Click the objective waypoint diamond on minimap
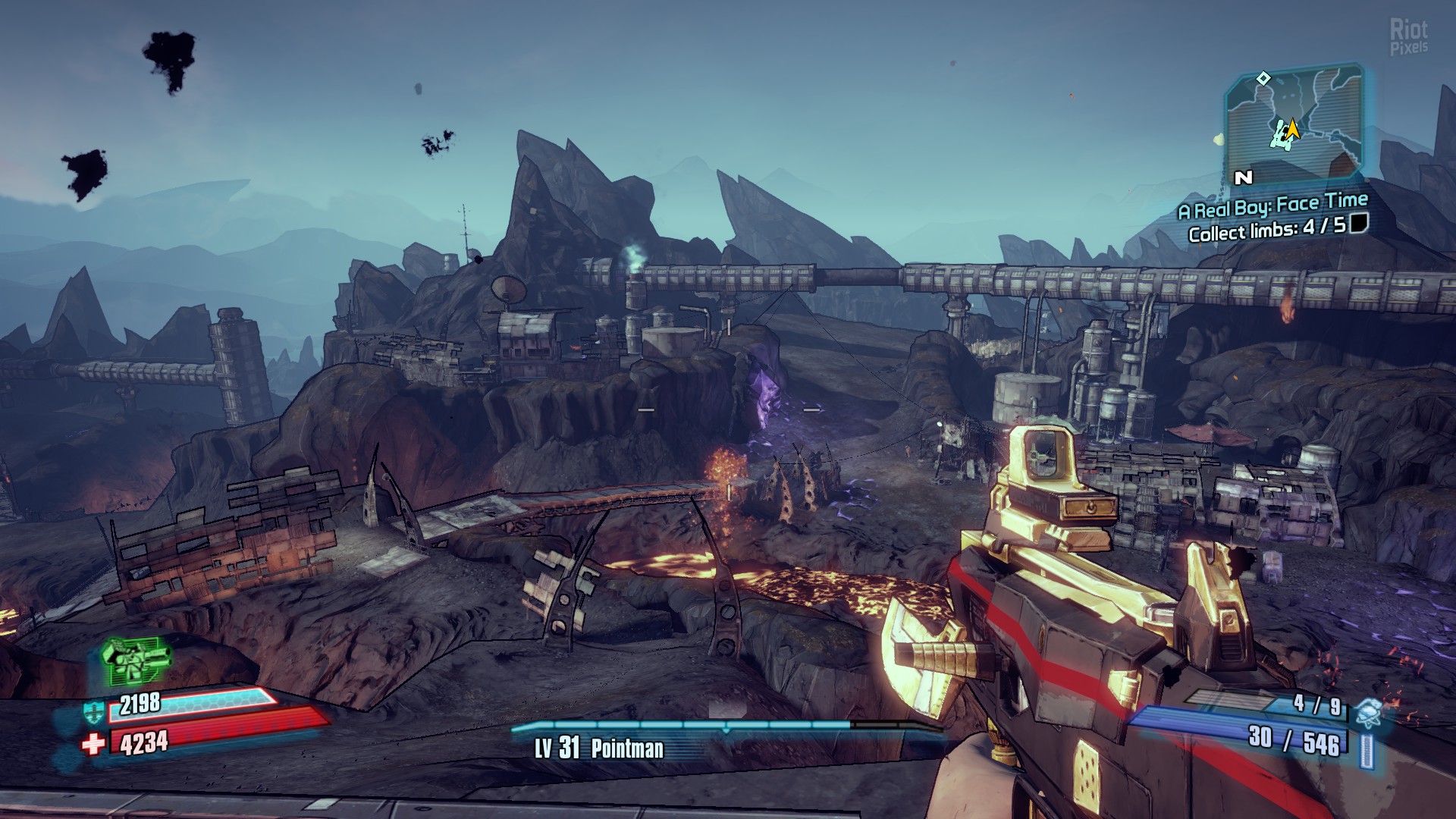The width and height of the screenshot is (1456, 819). pyautogui.click(x=1263, y=78)
